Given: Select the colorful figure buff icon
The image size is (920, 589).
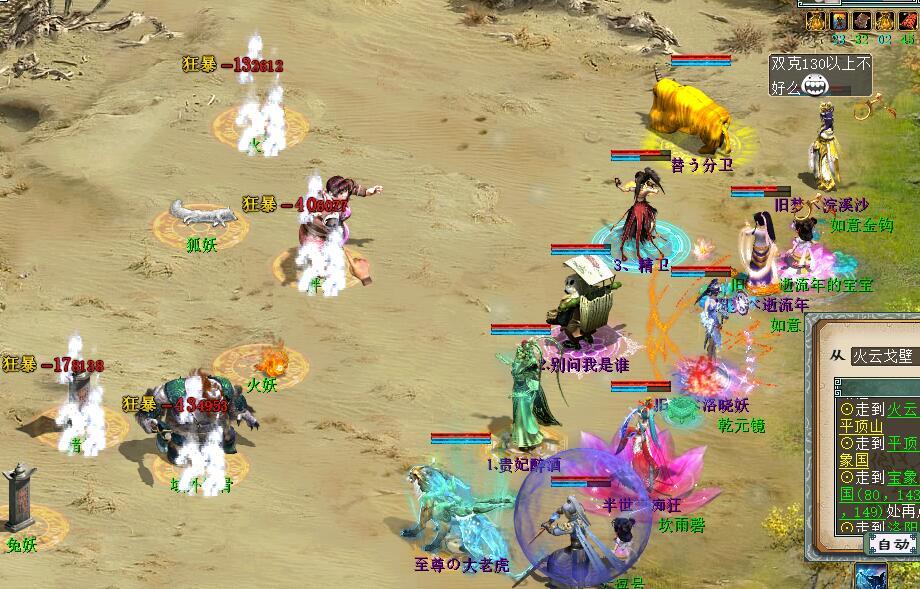Looking at the screenshot, I should 838,21.
